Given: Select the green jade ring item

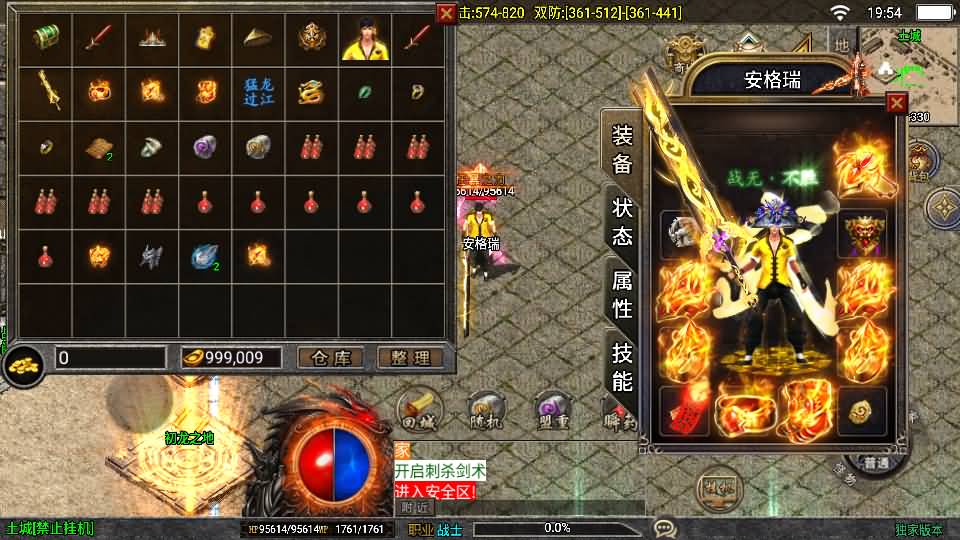Looking at the screenshot, I should 365,92.
